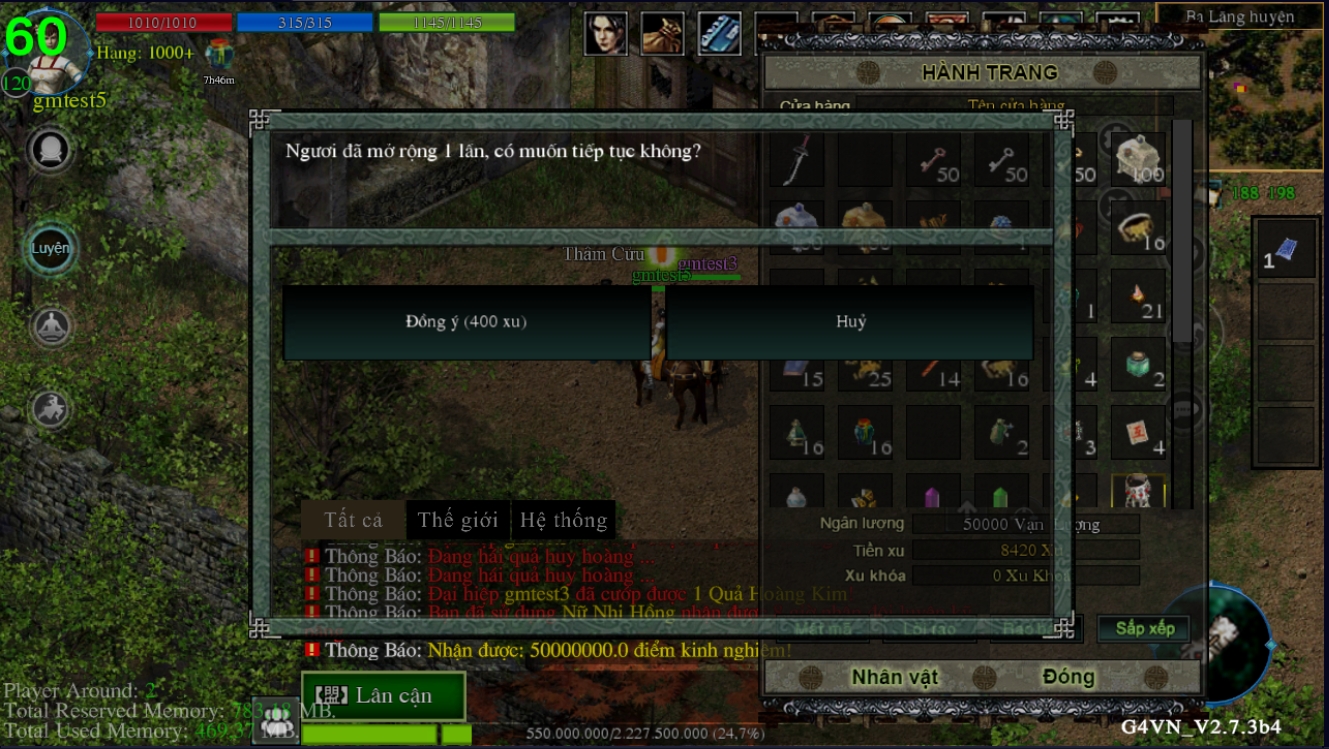Close the inventory with Đóng

tap(1068, 677)
